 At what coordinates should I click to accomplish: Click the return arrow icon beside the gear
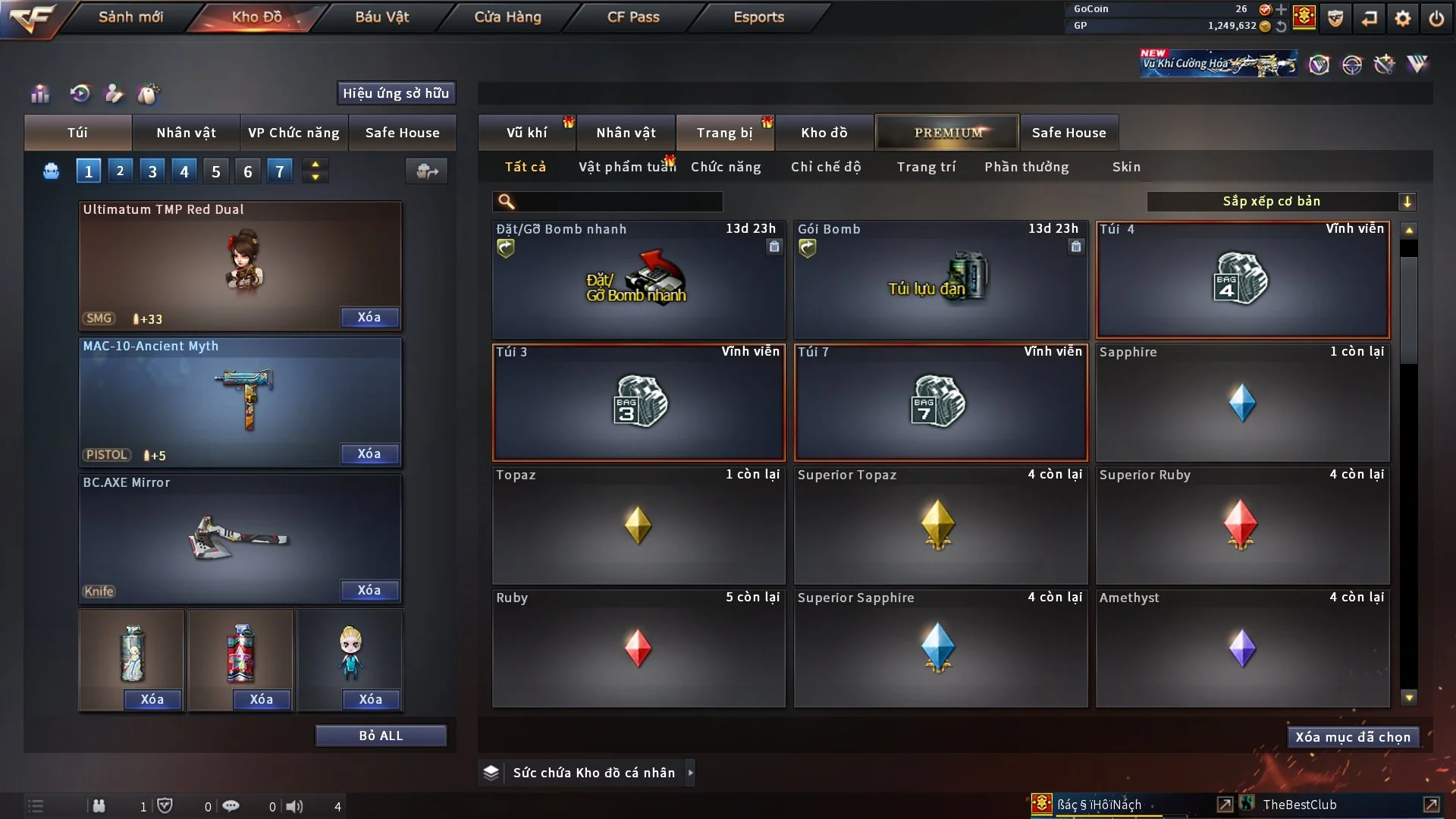point(1370,18)
